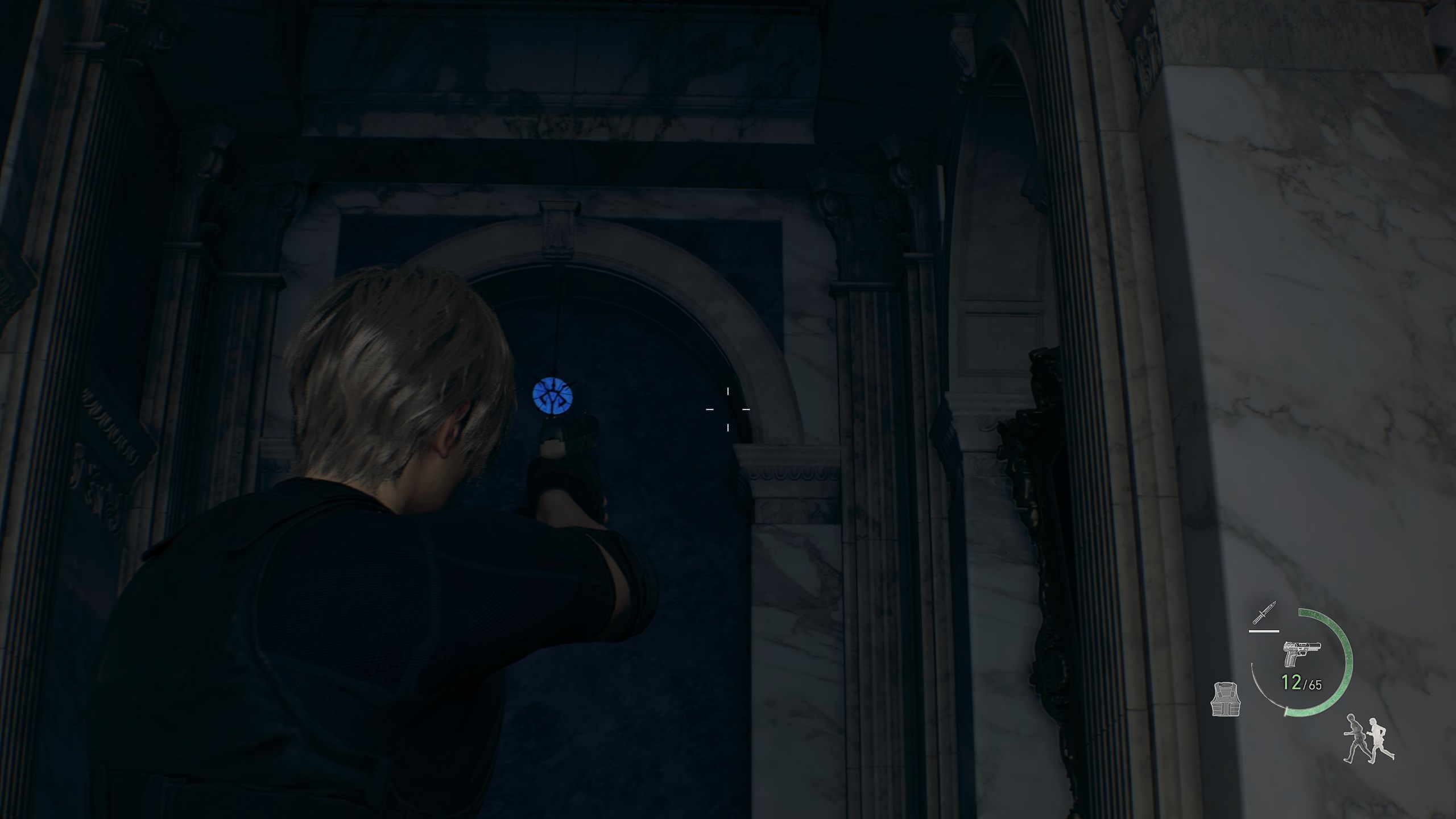
Task: Shoot the blue medallion hanging in the archway
Action: (x=553, y=396)
